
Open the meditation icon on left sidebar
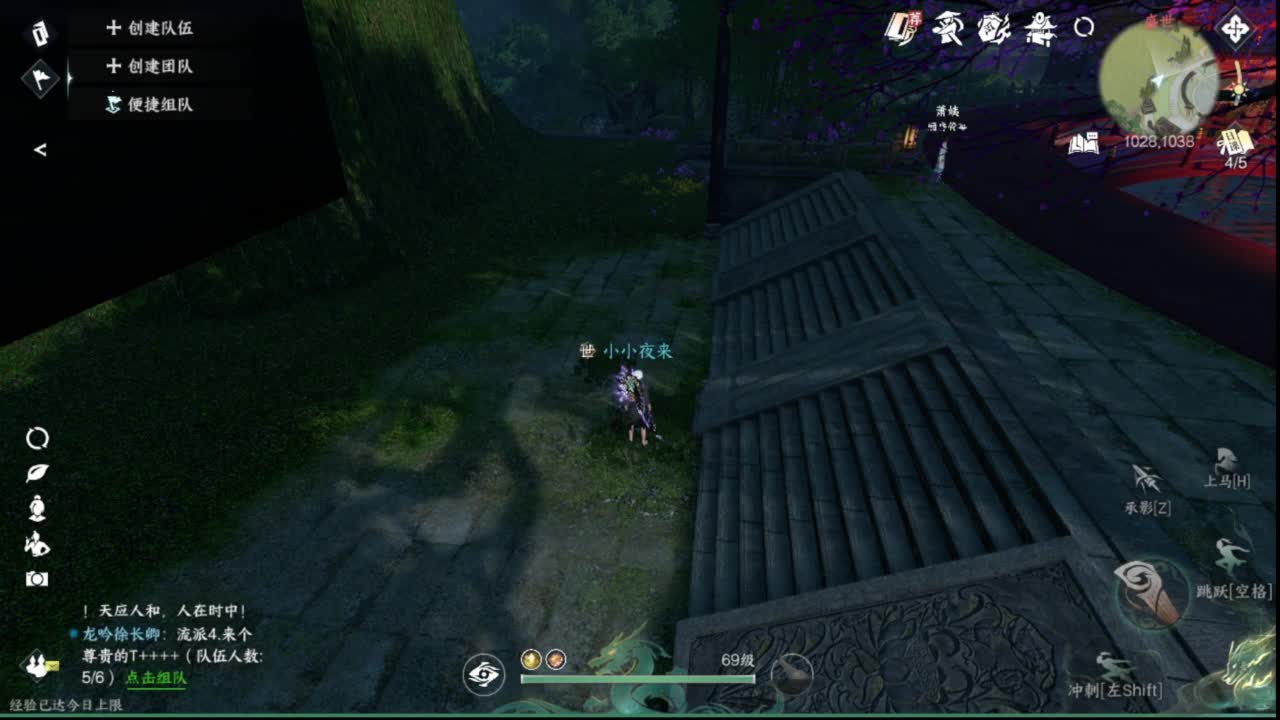tap(37, 508)
